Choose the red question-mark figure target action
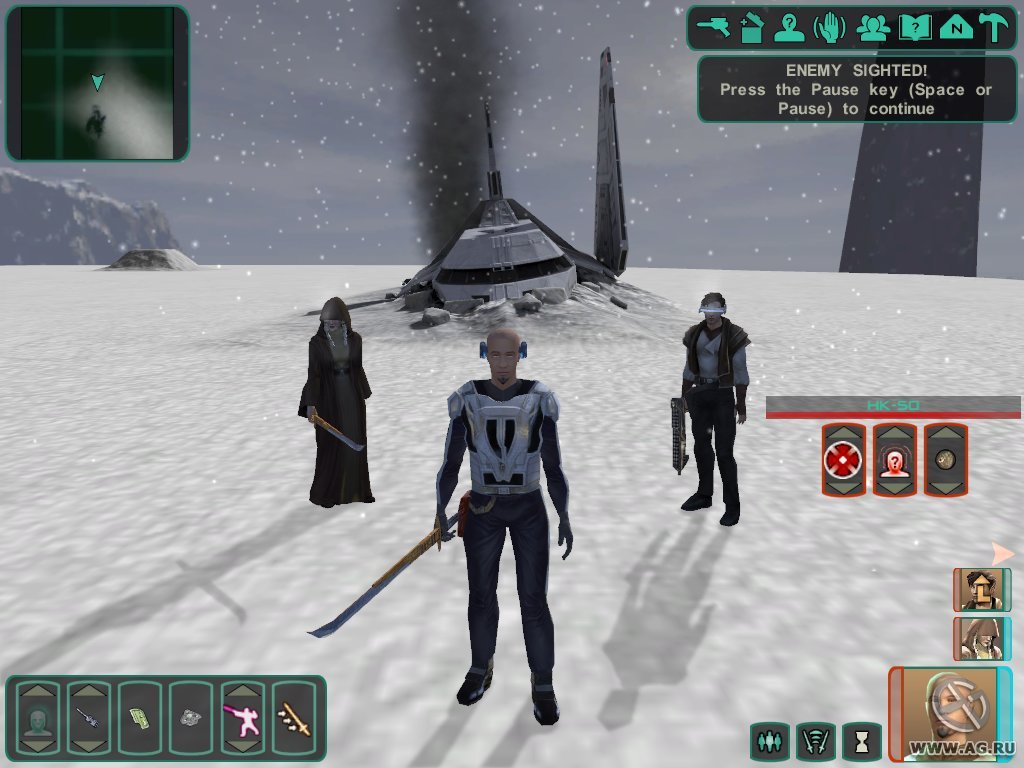 [x=894, y=460]
